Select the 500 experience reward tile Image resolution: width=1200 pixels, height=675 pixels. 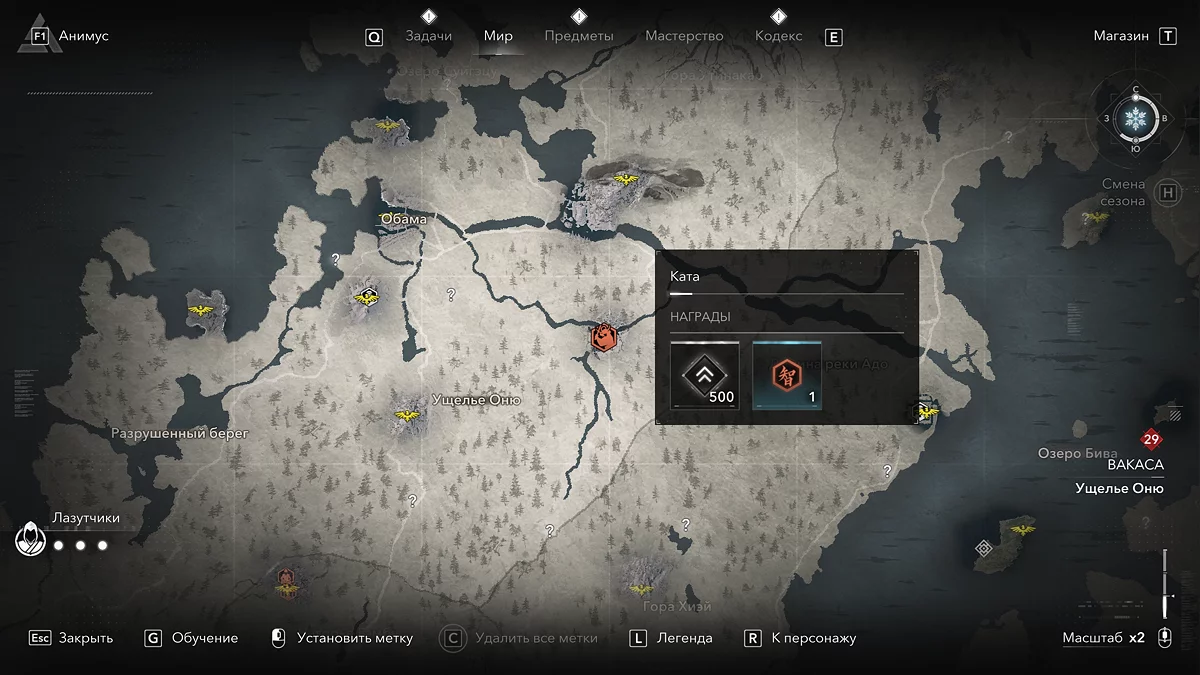(x=705, y=375)
